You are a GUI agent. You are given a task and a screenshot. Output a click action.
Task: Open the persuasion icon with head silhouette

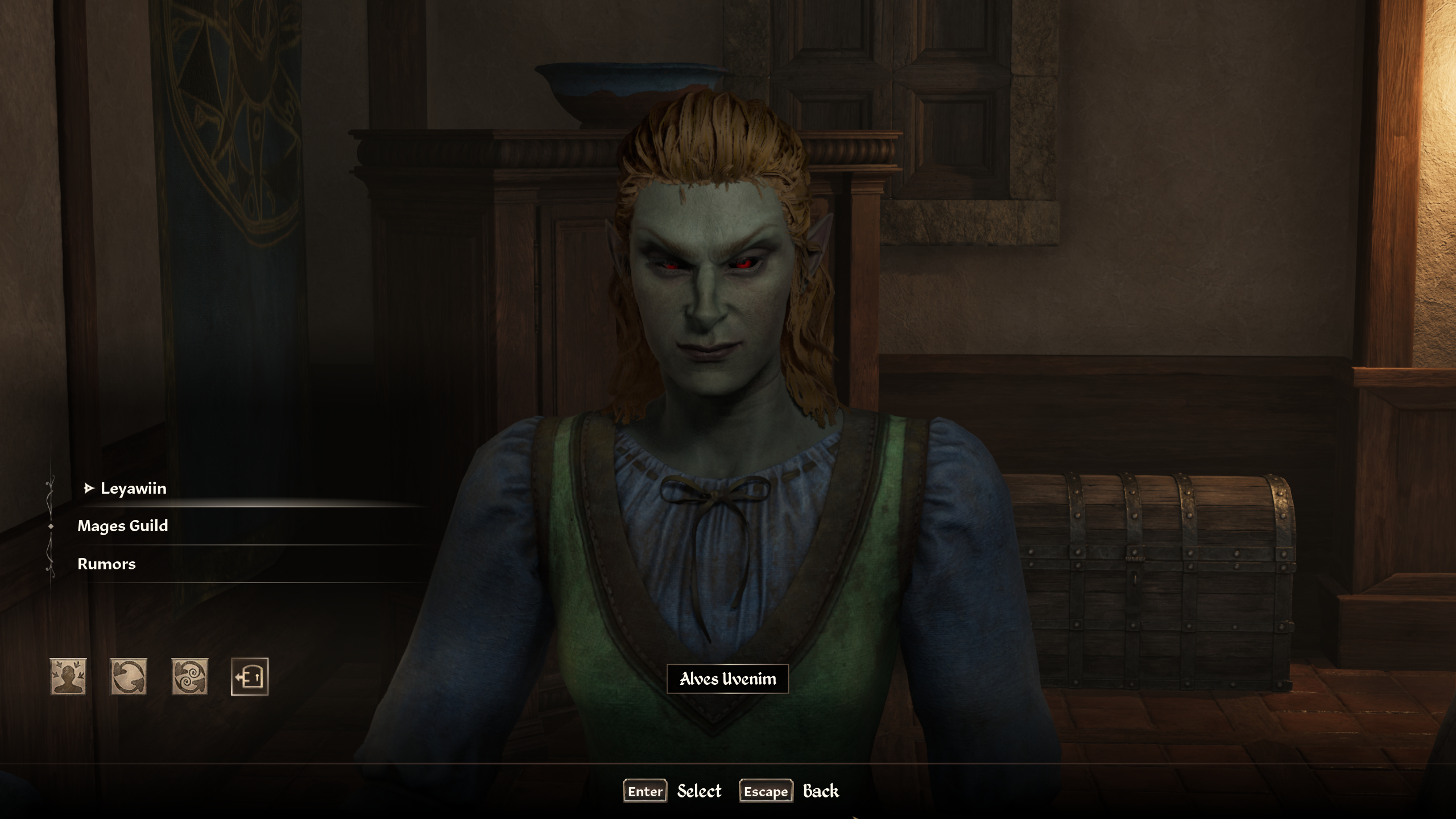click(x=68, y=677)
